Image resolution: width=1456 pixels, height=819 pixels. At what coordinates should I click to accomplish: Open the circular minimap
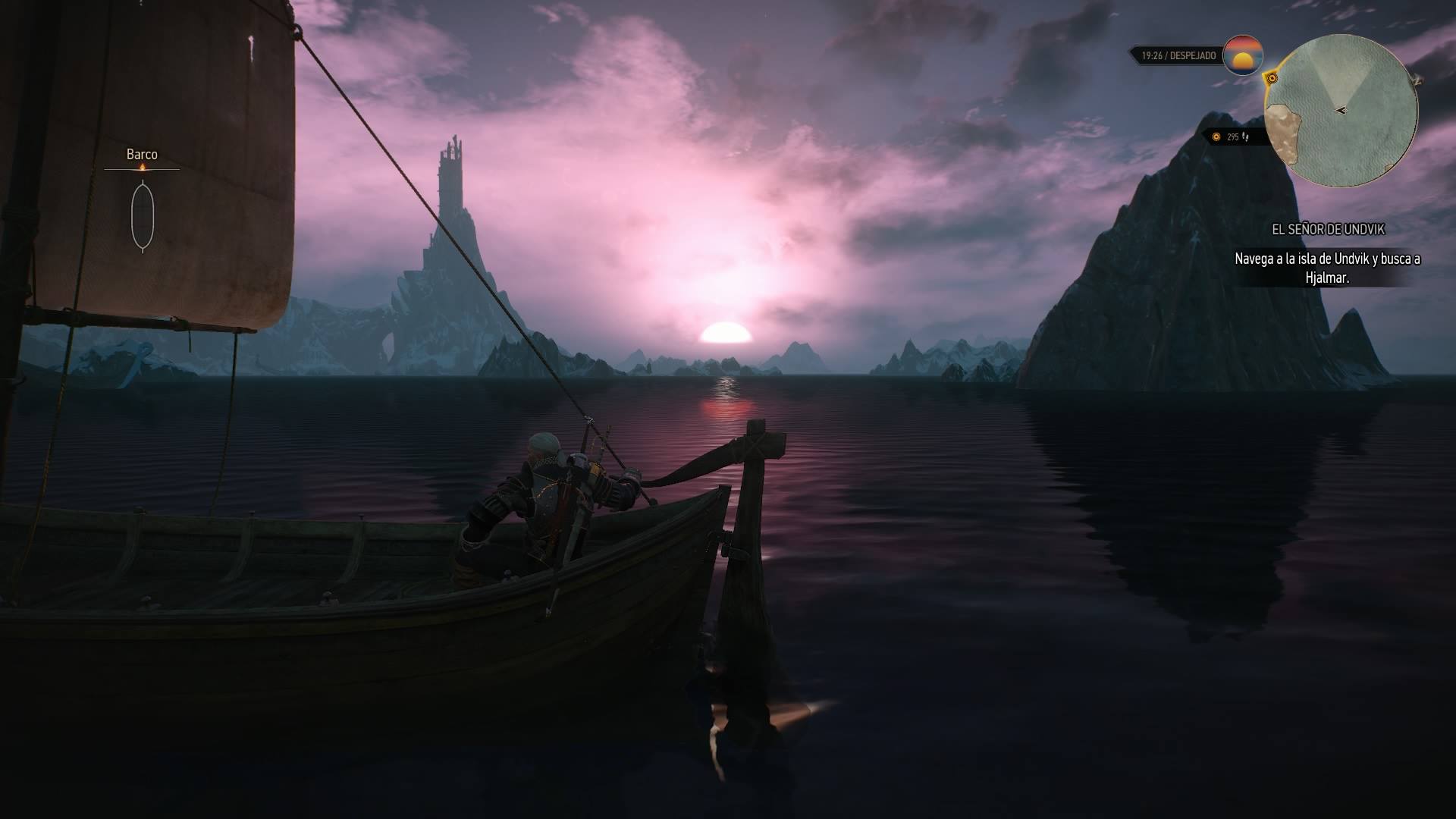point(1340,111)
